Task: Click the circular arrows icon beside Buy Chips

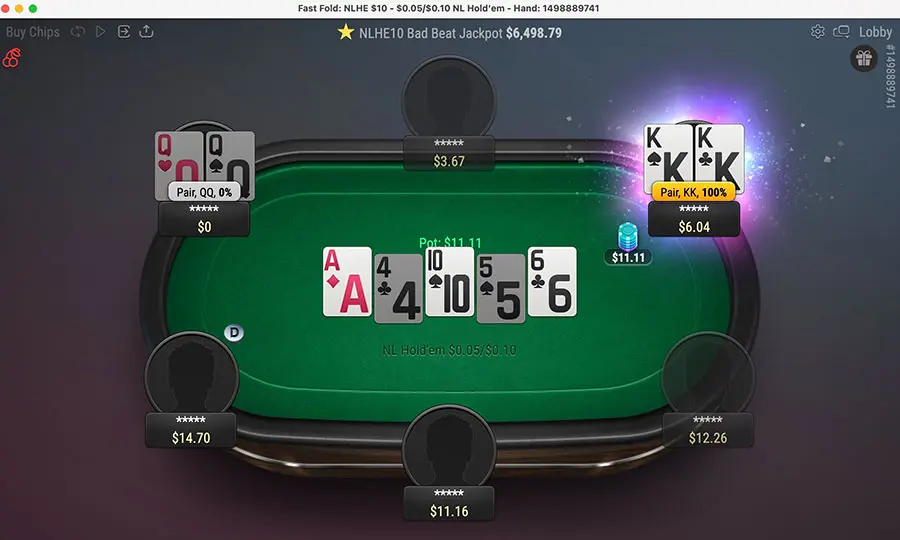Action: click(77, 32)
